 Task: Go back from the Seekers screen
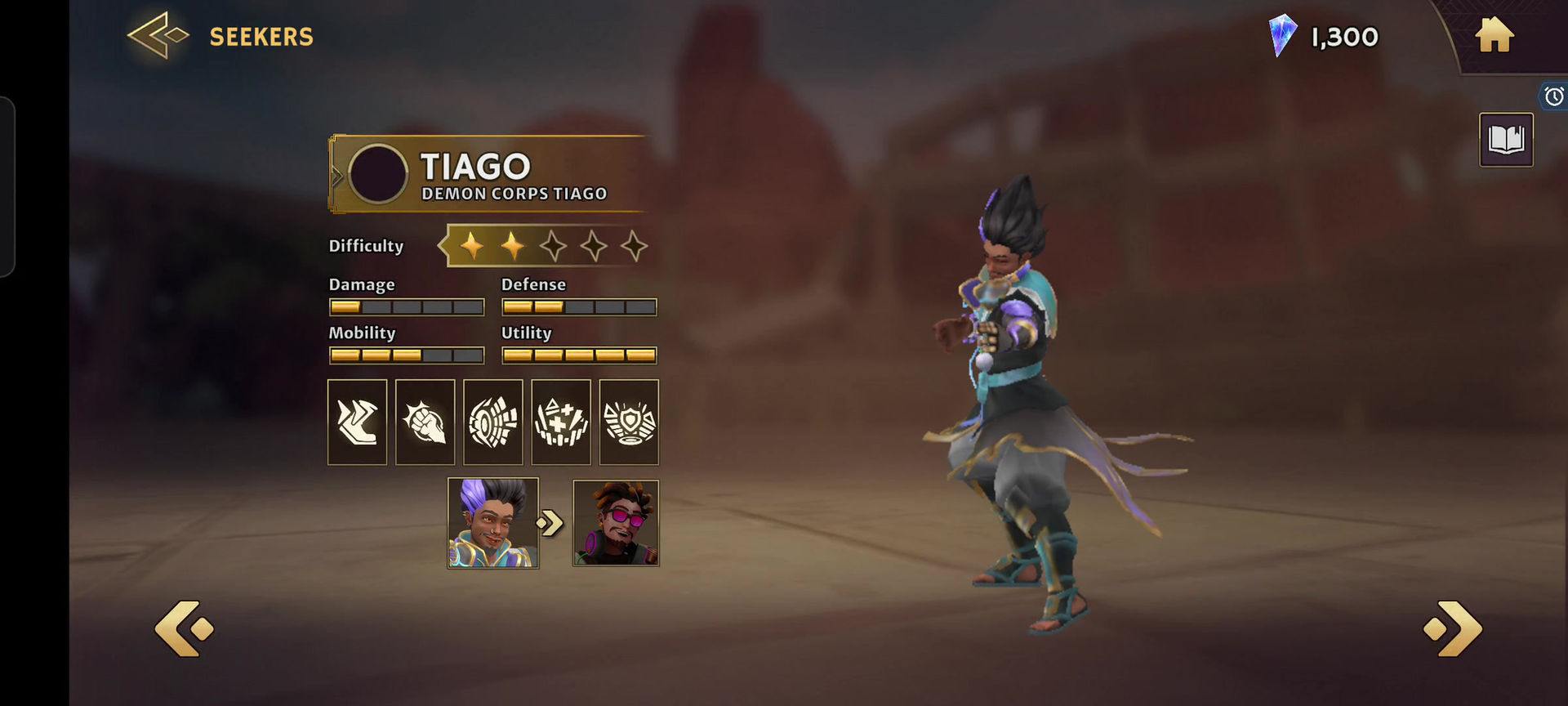[x=158, y=36]
